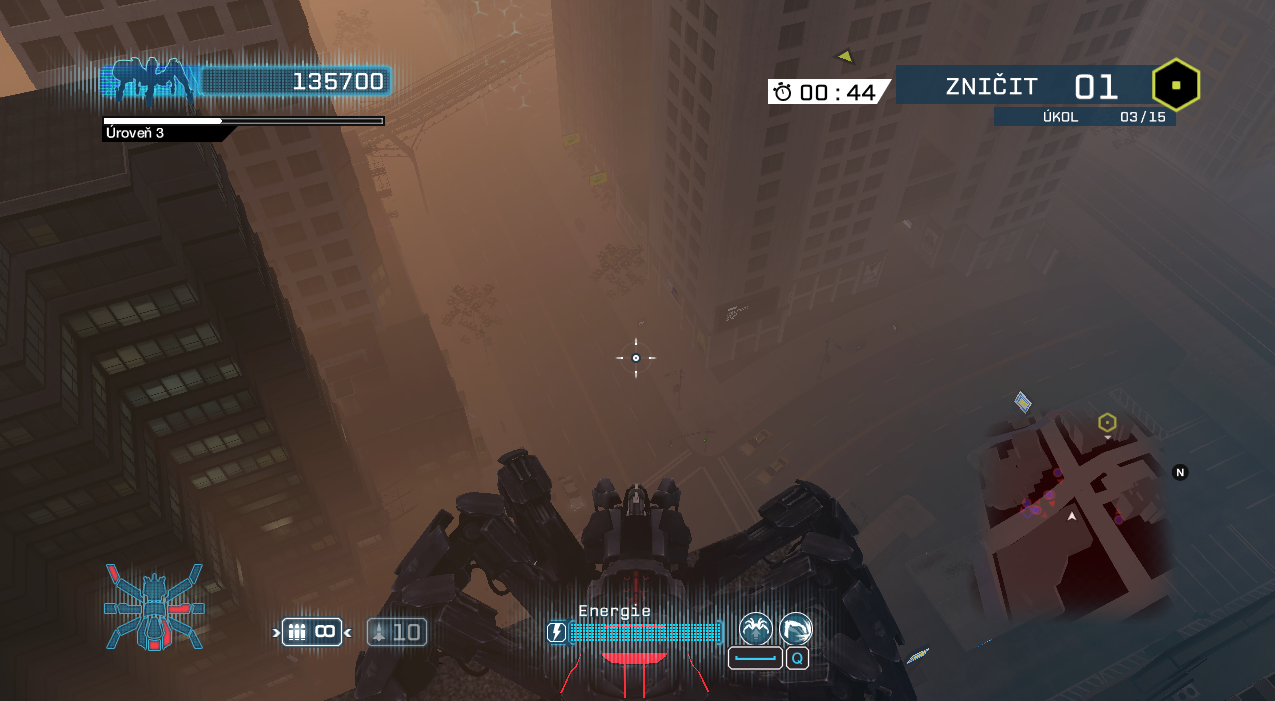
Task: Trigger the claw swipe ability icon
Action: pos(796,629)
